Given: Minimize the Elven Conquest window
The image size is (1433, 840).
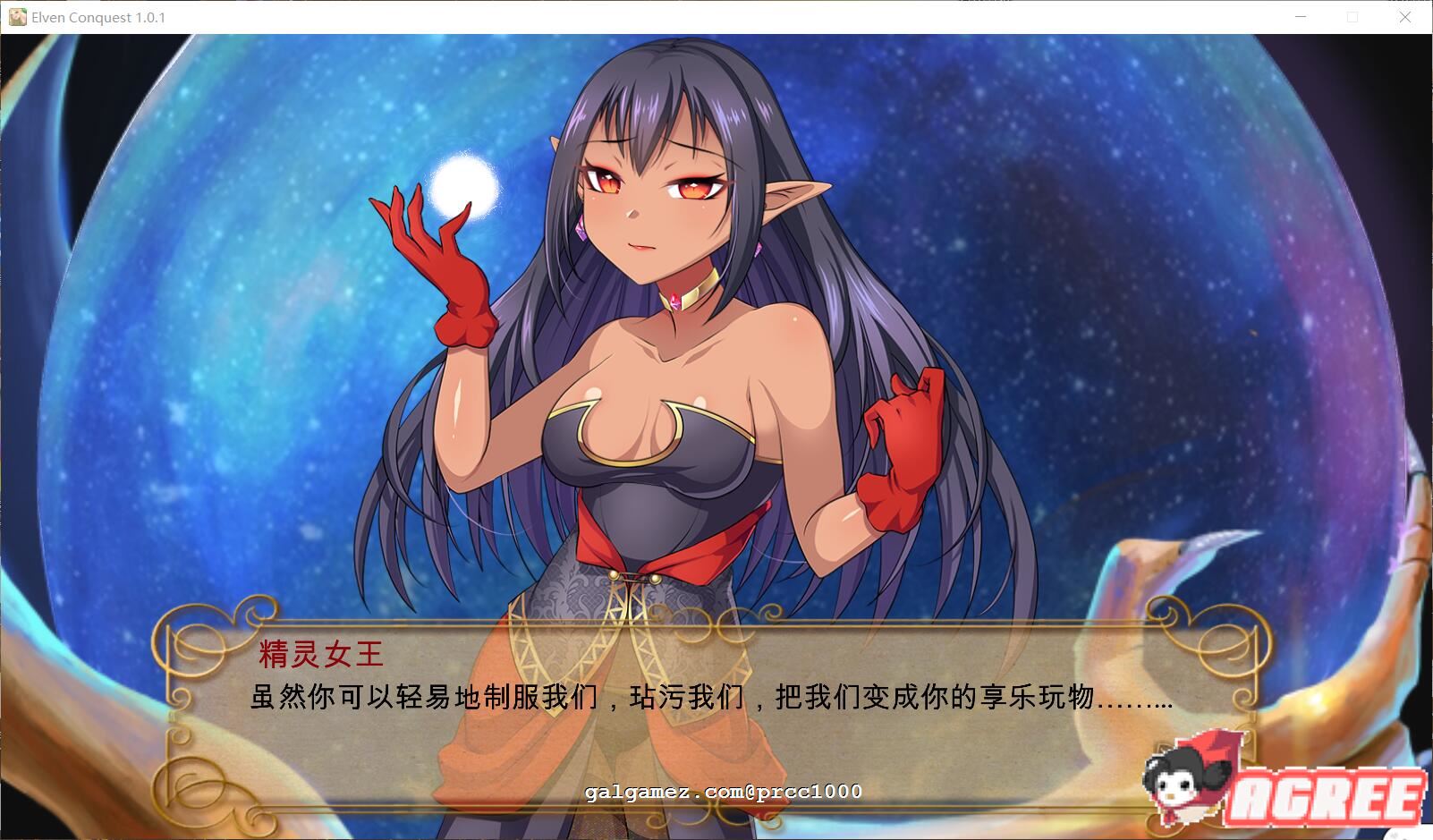Looking at the screenshot, I should pos(1302,16).
